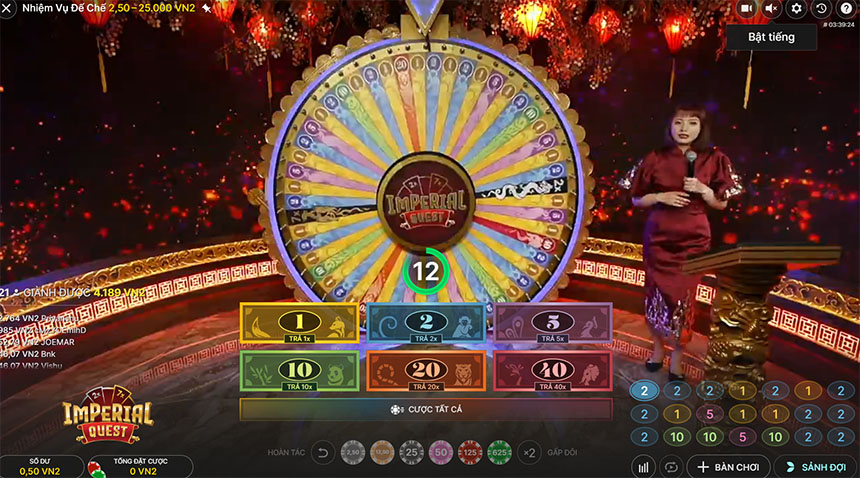Image resolution: width=860 pixels, height=478 pixels.
Task: Select the 25 value chip
Action: tap(411, 453)
